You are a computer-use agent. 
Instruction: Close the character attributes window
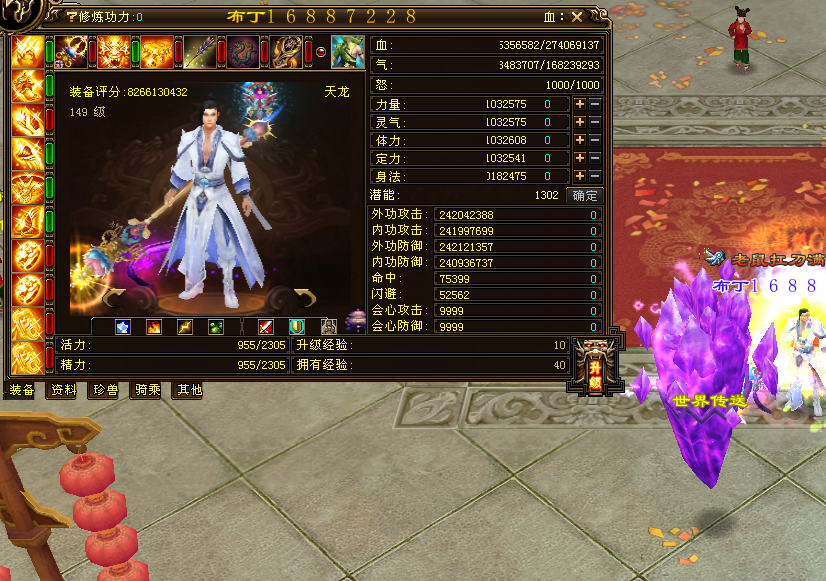click(x=577, y=17)
